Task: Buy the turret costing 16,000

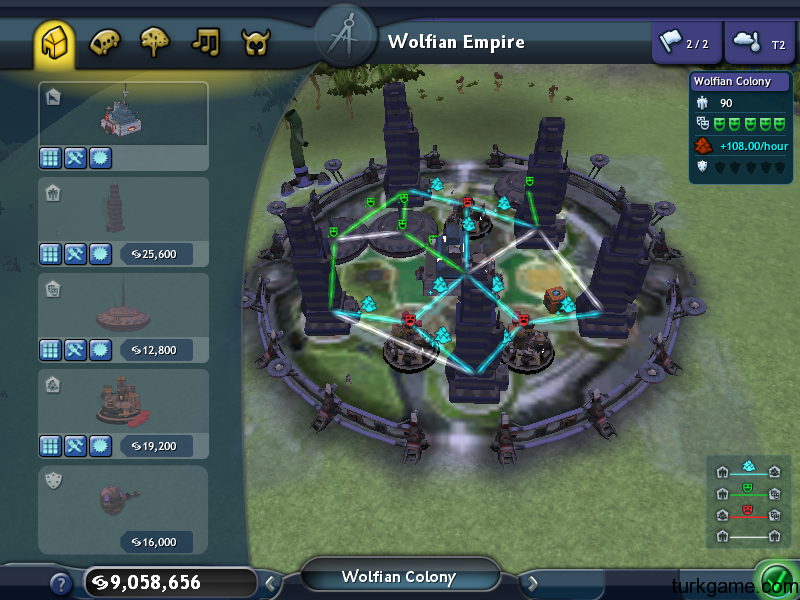Action: (x=123, y=498)
